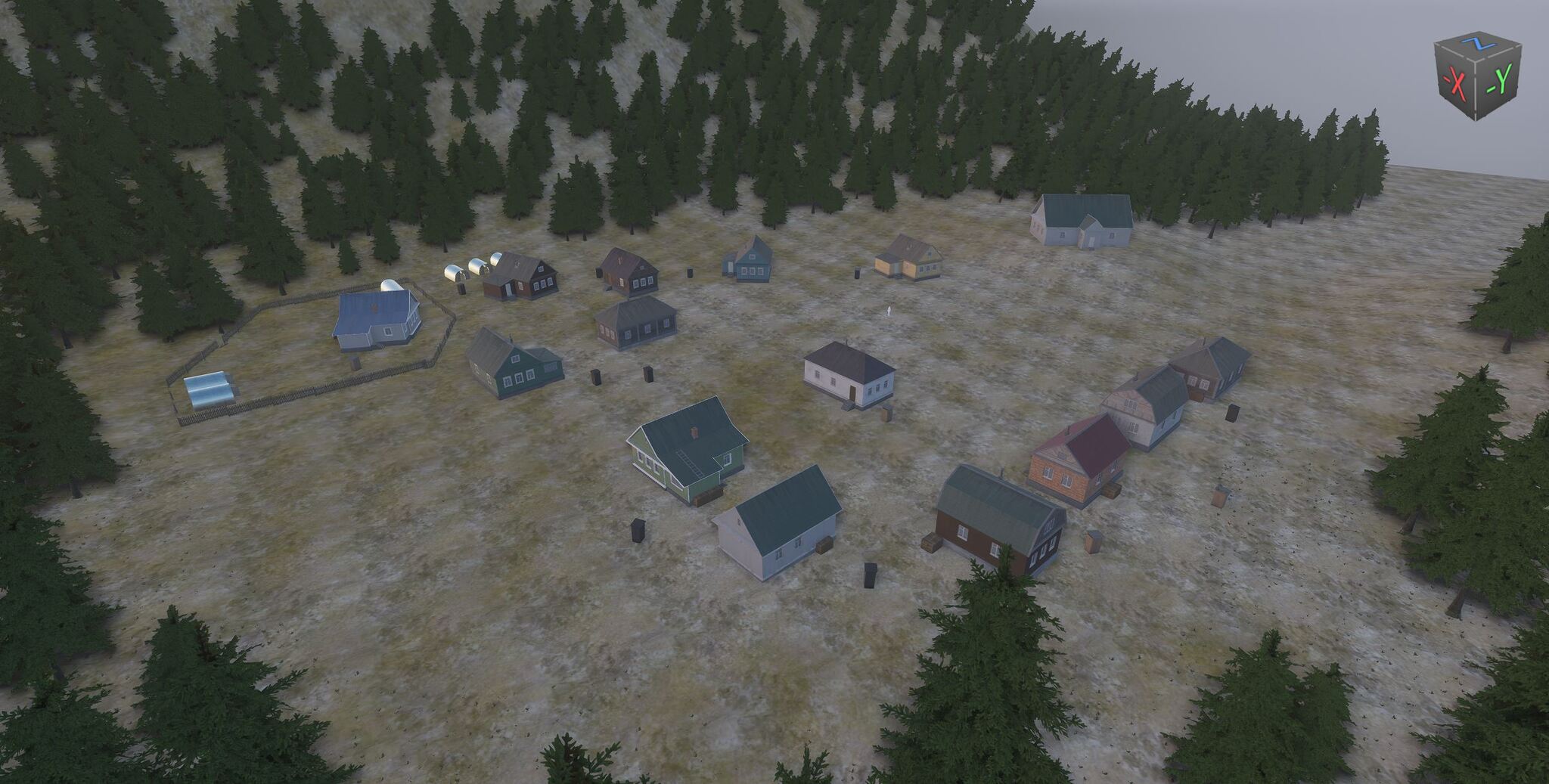Select the -Y face of the view cube
Viewport: 1549px width, 784px height.
pos(1499,79)
